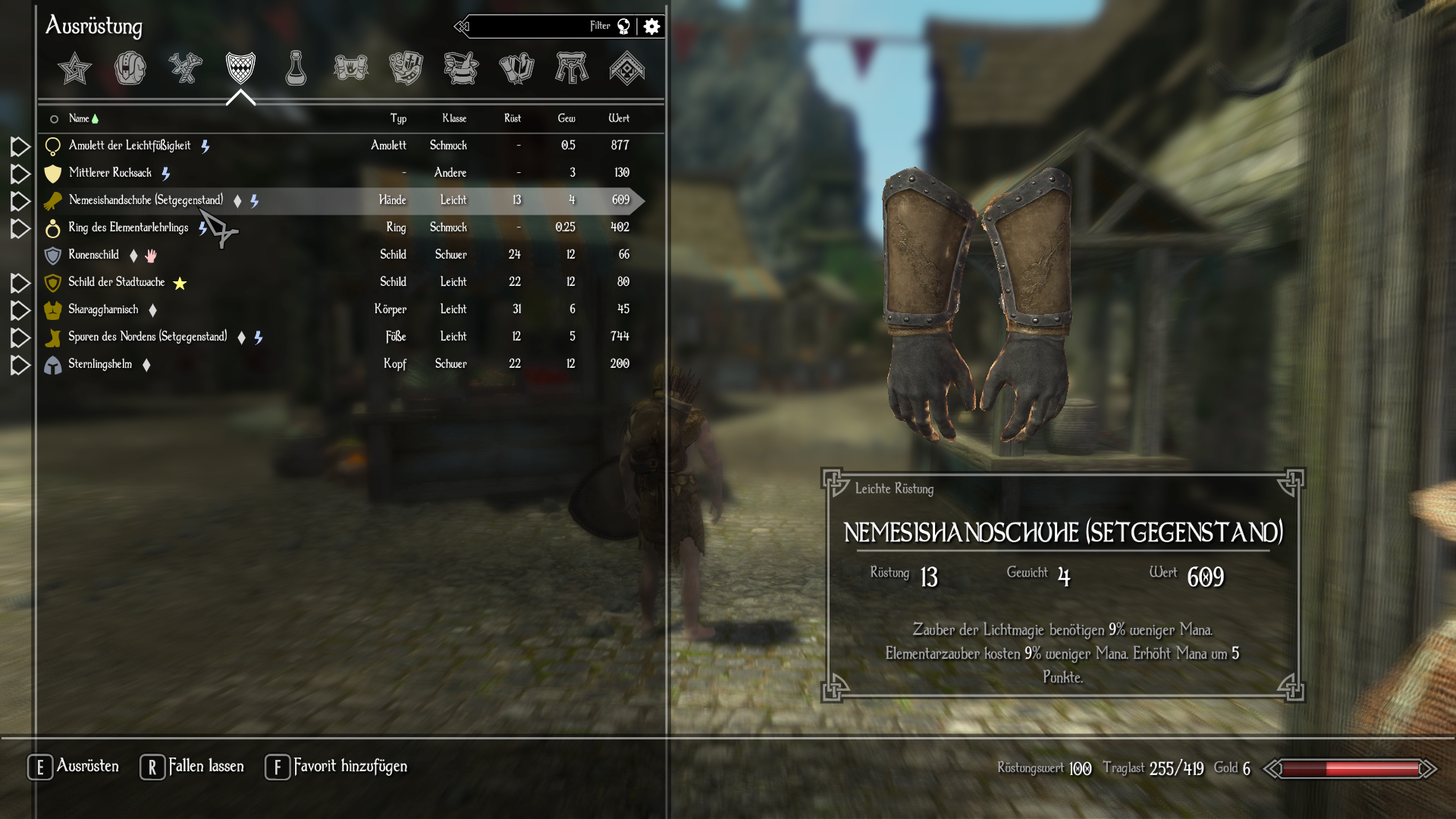Show the all-items bag category
This screenshot has height=819, width=1456.
click(130, 68)
